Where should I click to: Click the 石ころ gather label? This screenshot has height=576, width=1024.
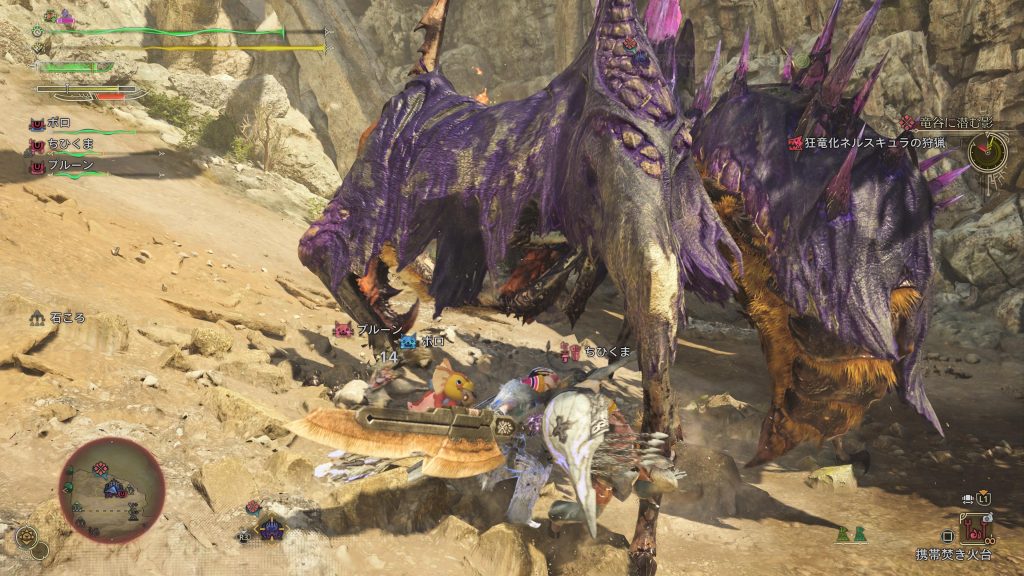coord(70,317)
